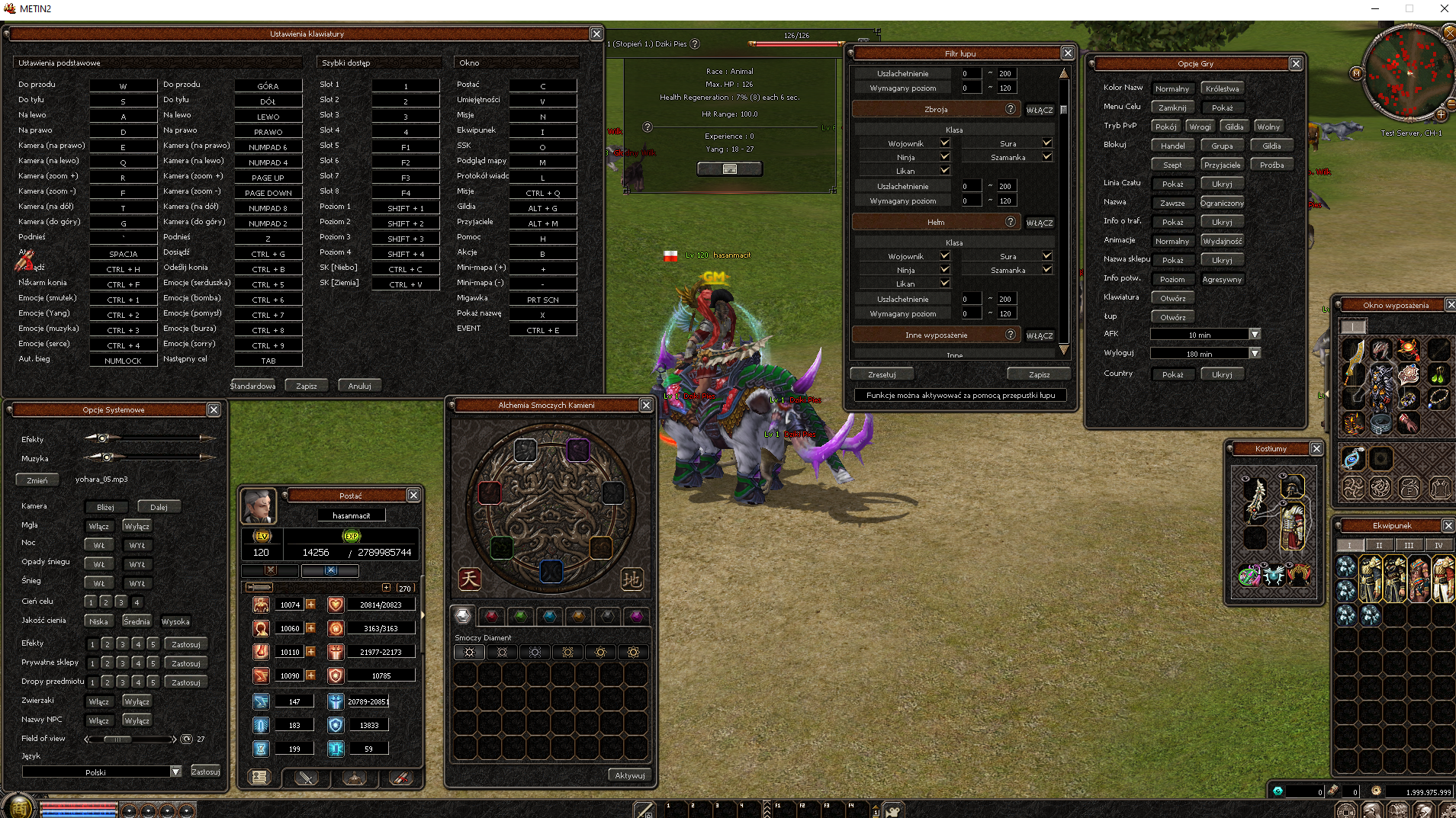1456x818 pixels.
Task: Uncheck Wojownik under Zbroja class filter
Action: tap(945, 143)
